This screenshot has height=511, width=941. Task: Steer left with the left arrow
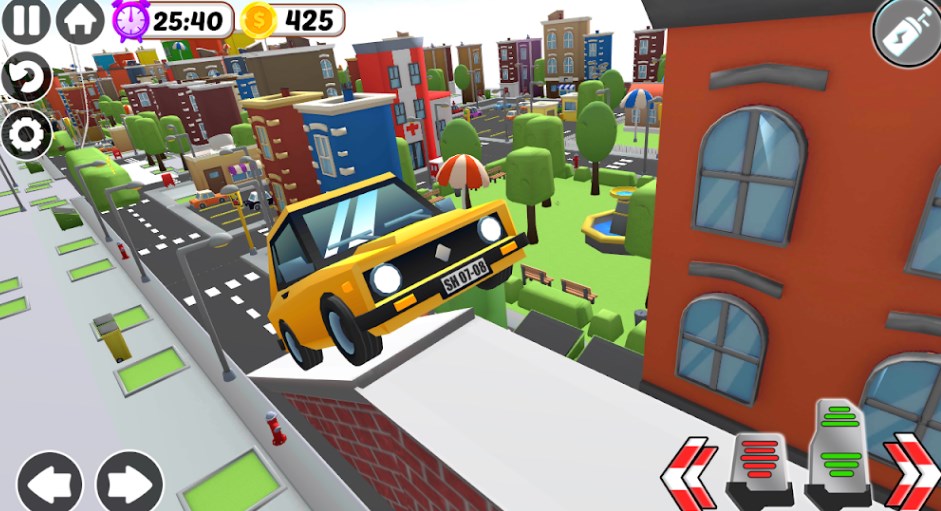coord(49,482)
